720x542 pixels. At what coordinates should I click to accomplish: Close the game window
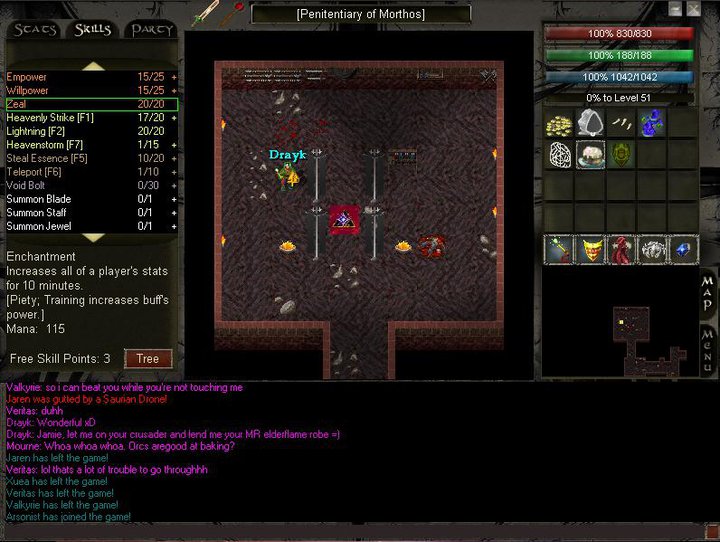[693, 9]
